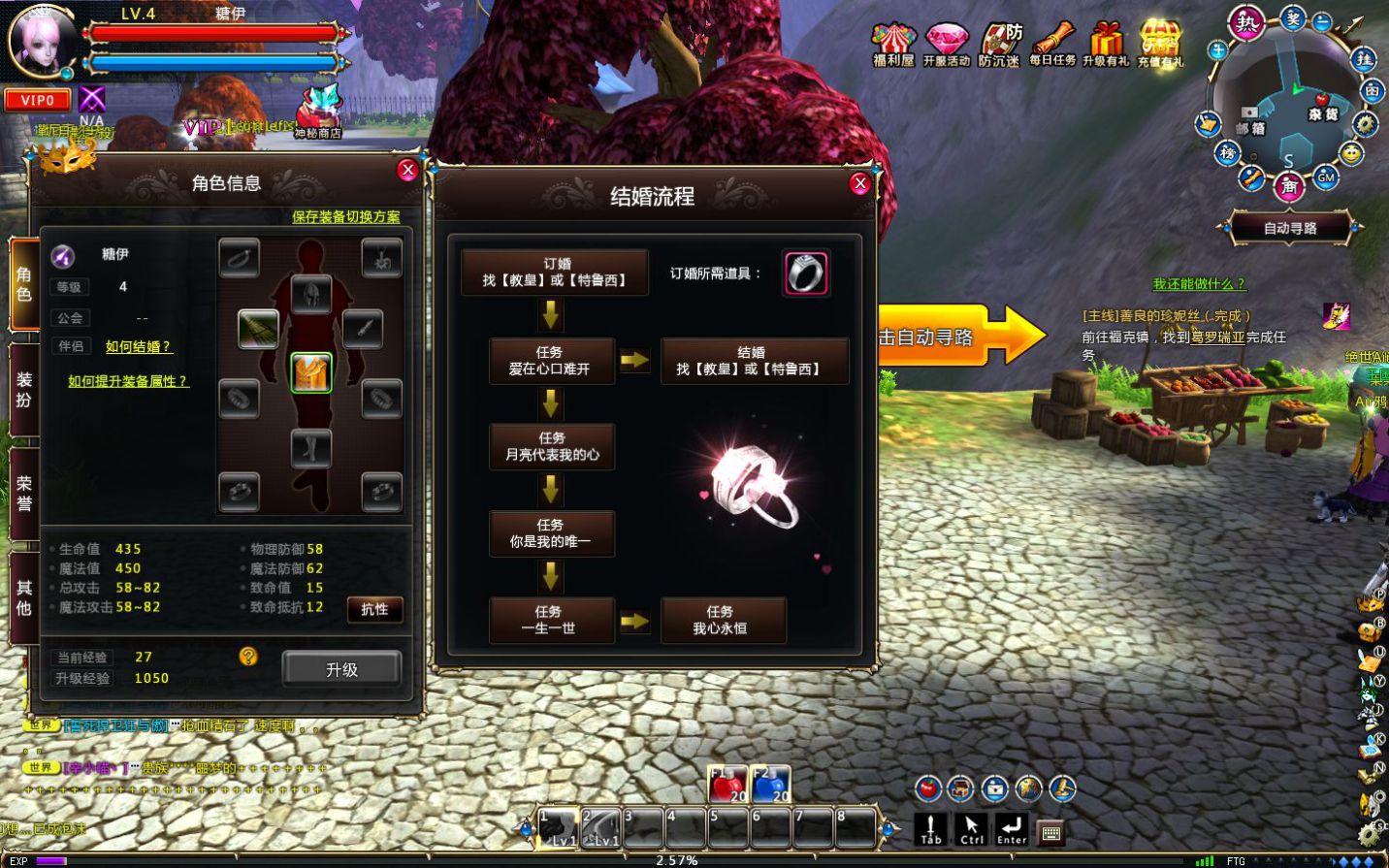Screen dimensions: 1389x868
Task: Close the 角色信息 character info window
Action: (x=407, y=171)
